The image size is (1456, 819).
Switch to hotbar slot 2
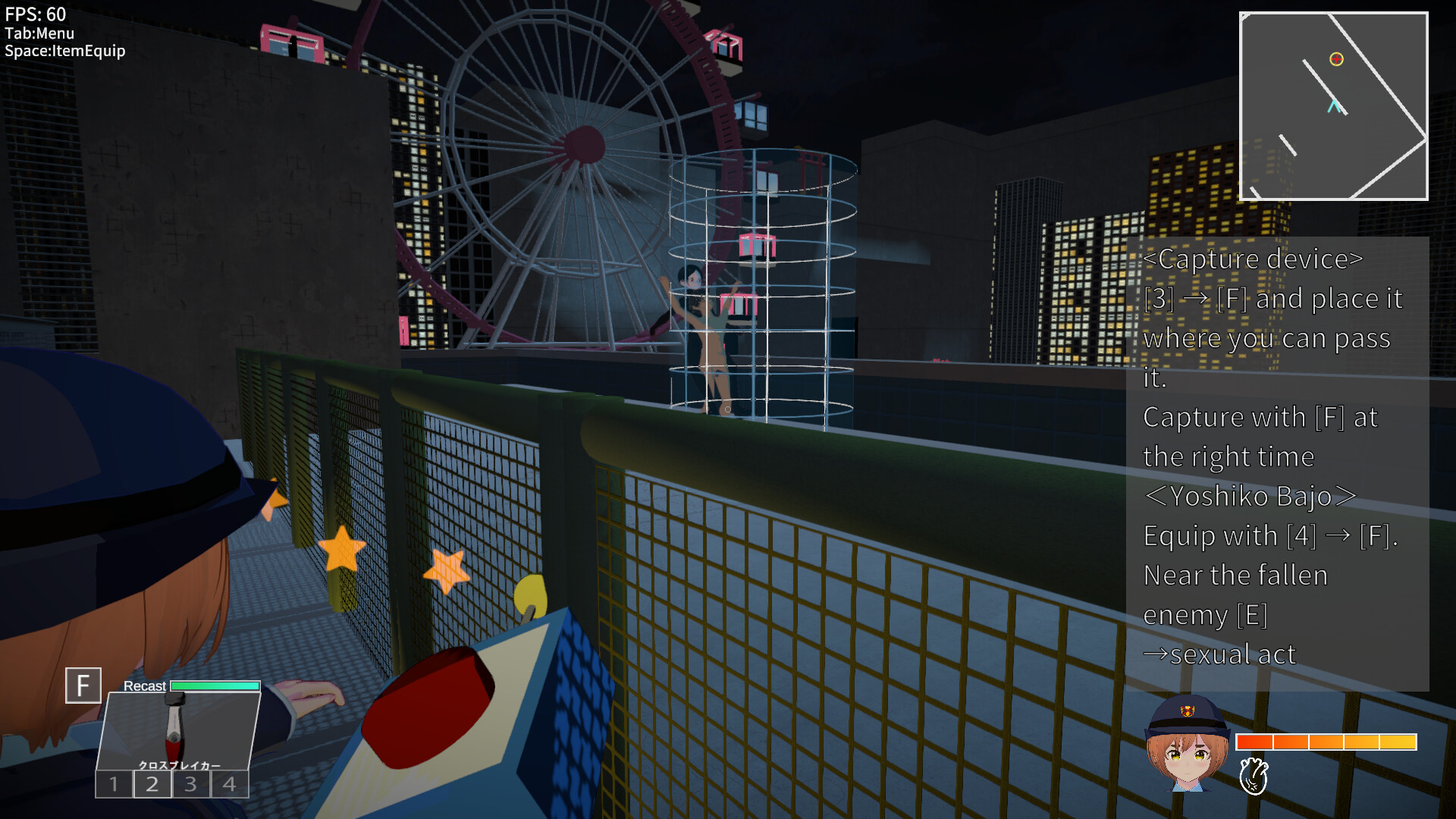point(152,784)
